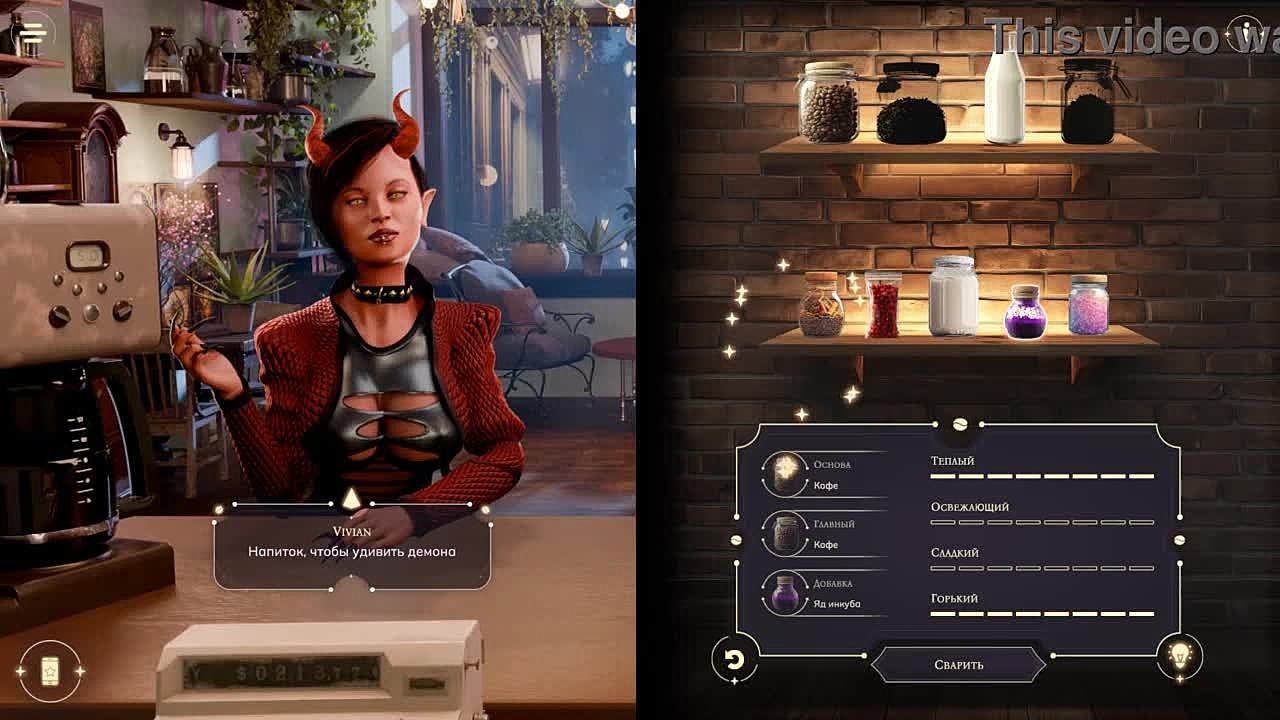Choose the red berries jar
This screenshot has width=1280, height=720.
coord(883,304)
